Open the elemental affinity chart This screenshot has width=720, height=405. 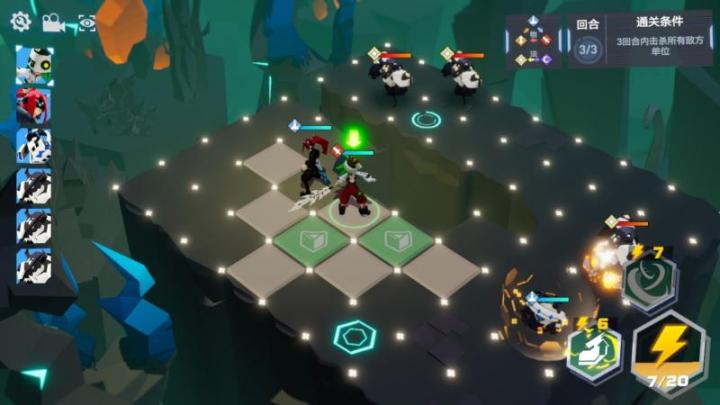click(533, 41)
